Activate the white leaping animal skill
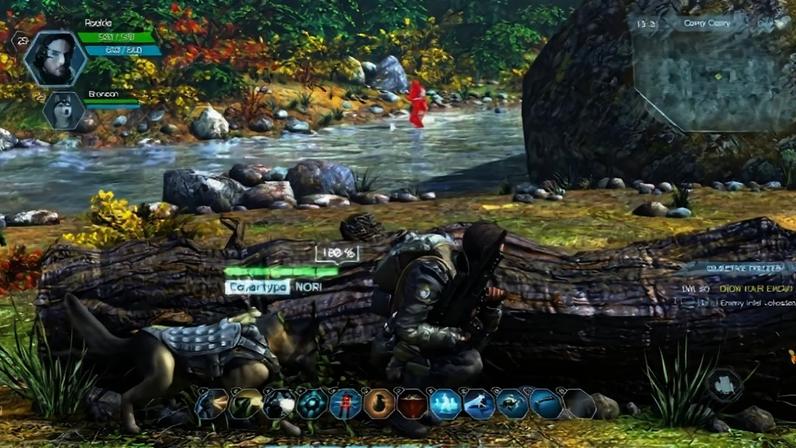The image size is (796, 448). pos(479,404)
